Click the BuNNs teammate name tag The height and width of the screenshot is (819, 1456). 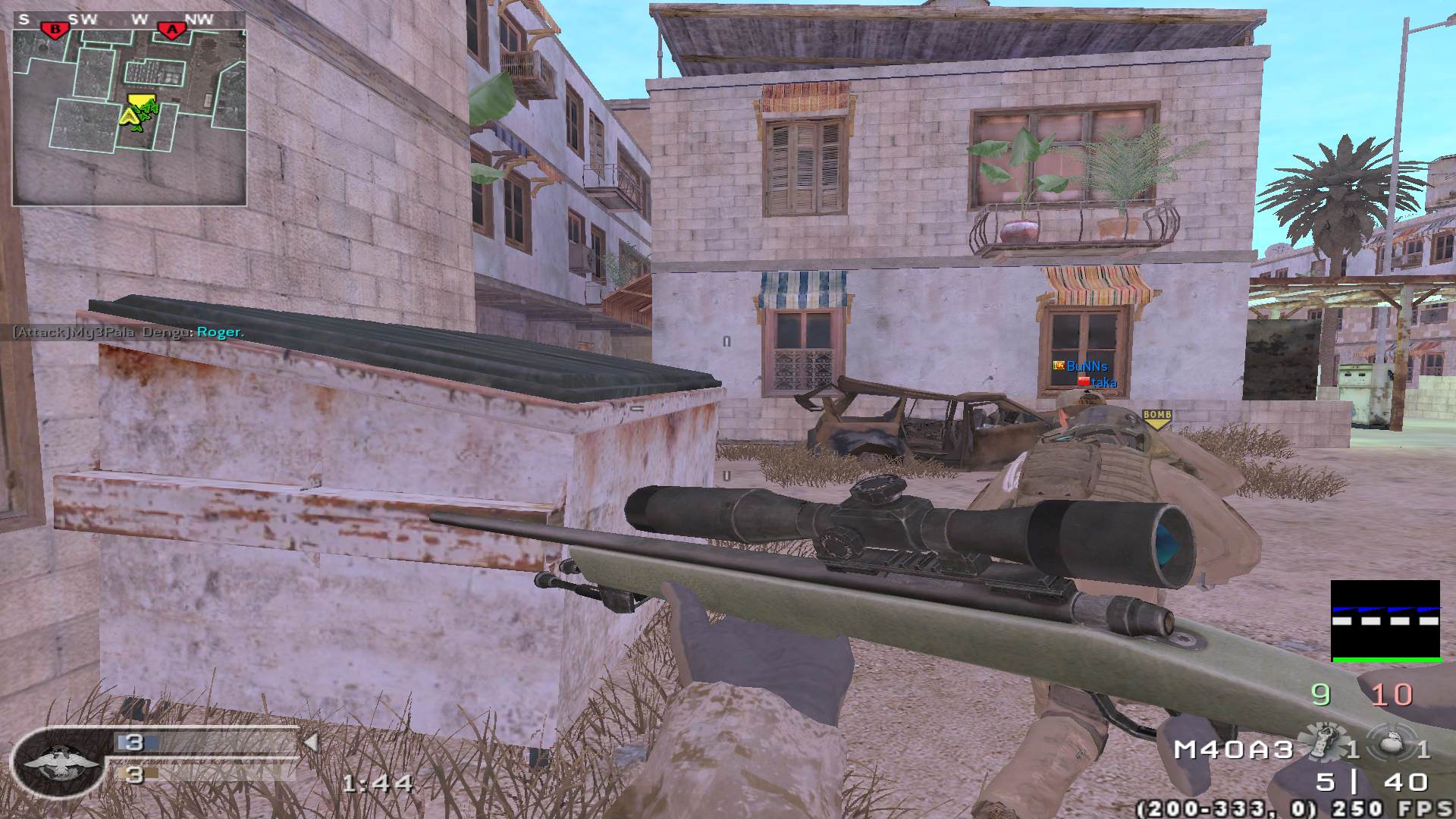pyautogui.click(x=1086, y=366)
